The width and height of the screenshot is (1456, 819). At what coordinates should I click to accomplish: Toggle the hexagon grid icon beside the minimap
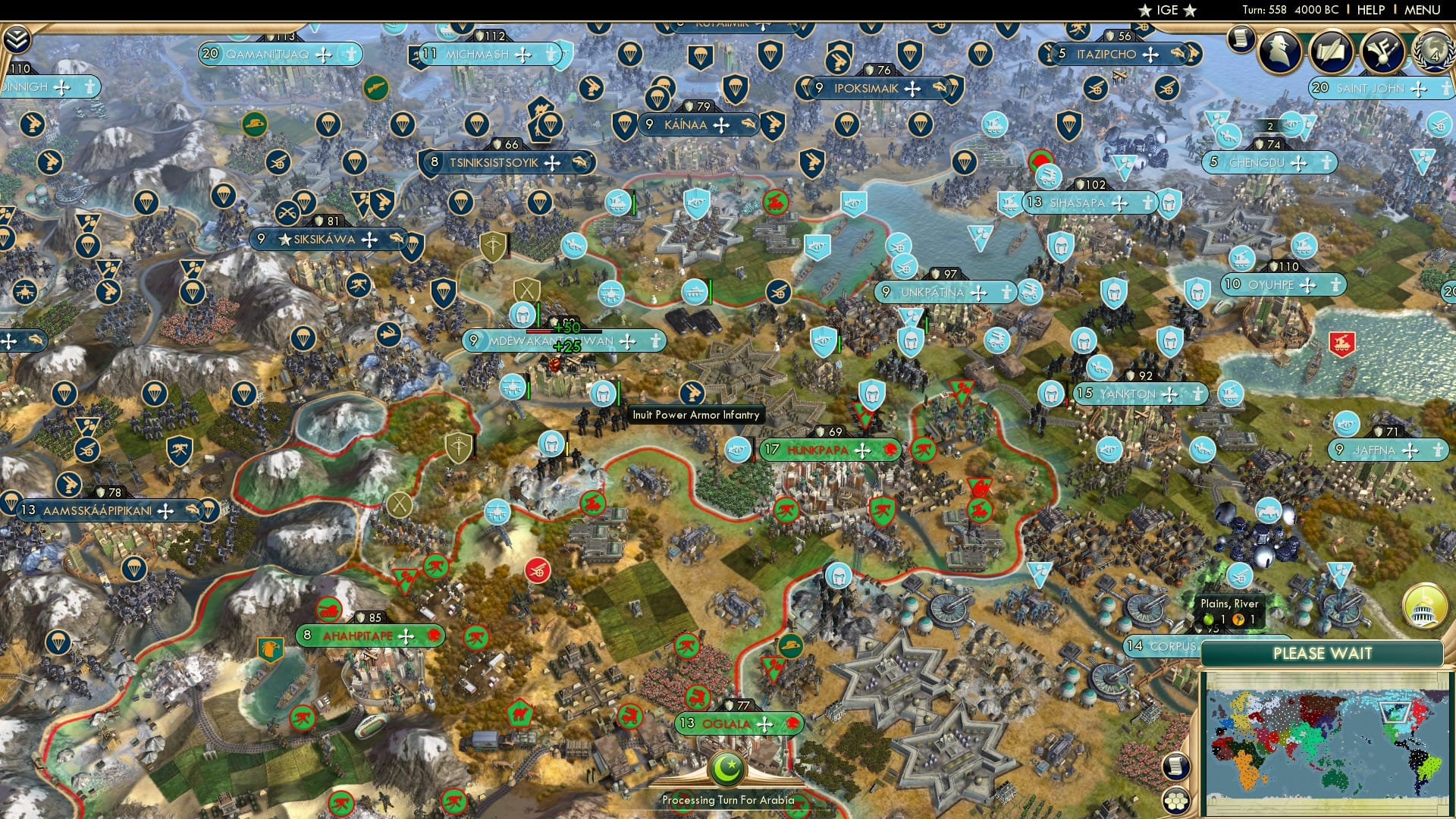click(x=1176, y=799)
